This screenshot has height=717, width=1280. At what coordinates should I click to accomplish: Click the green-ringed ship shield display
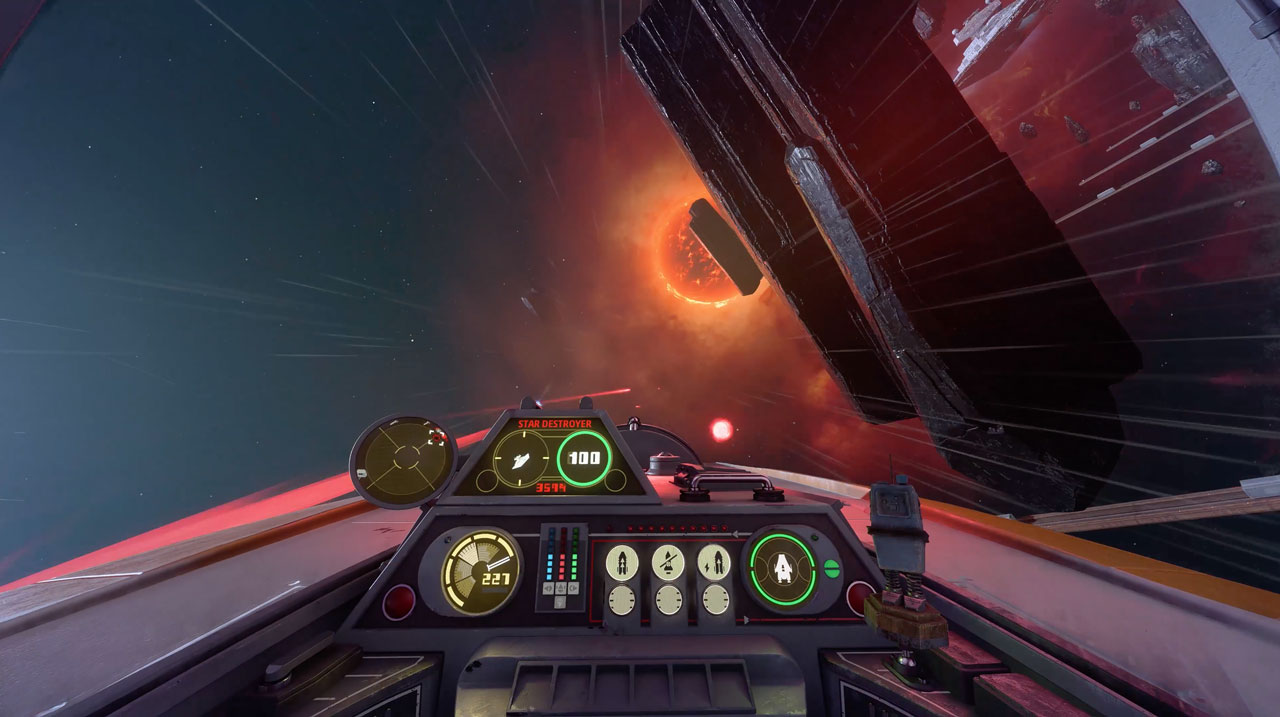pos(782,569)
